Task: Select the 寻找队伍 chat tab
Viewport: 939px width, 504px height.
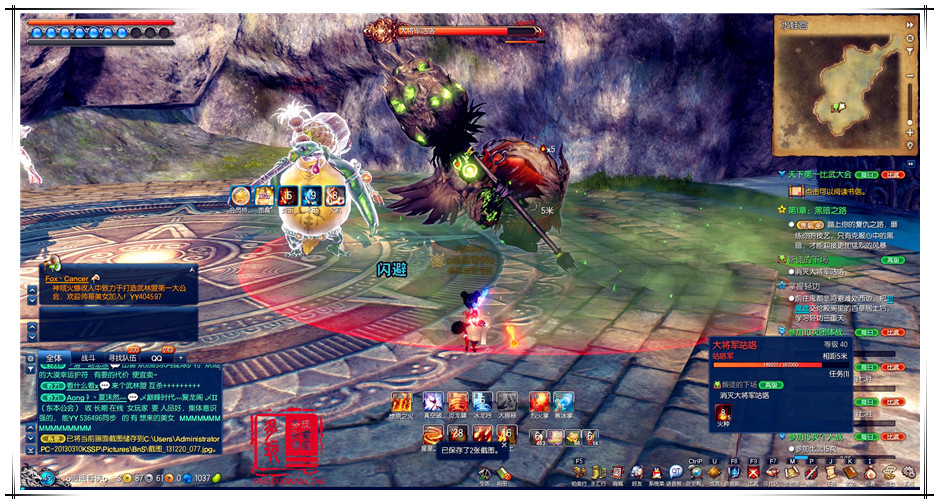Action: point(124,357)
